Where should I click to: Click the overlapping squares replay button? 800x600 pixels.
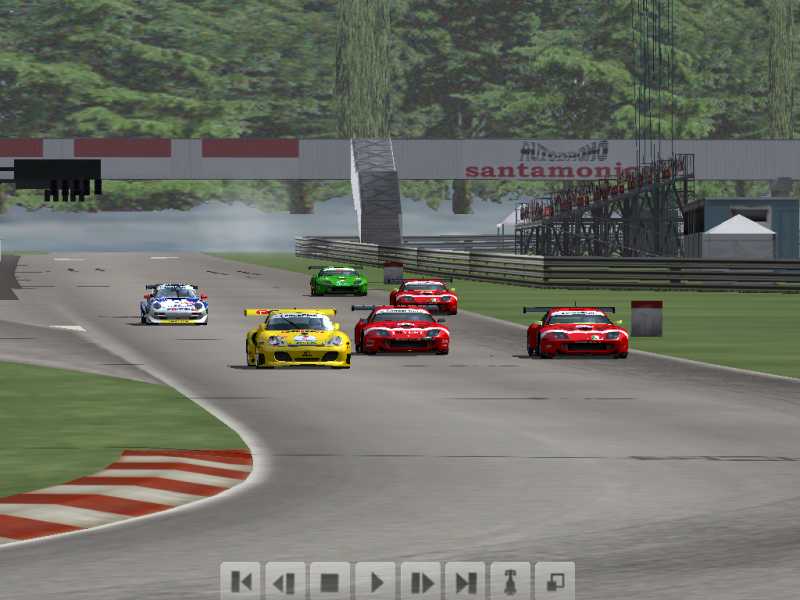(555, 581)
